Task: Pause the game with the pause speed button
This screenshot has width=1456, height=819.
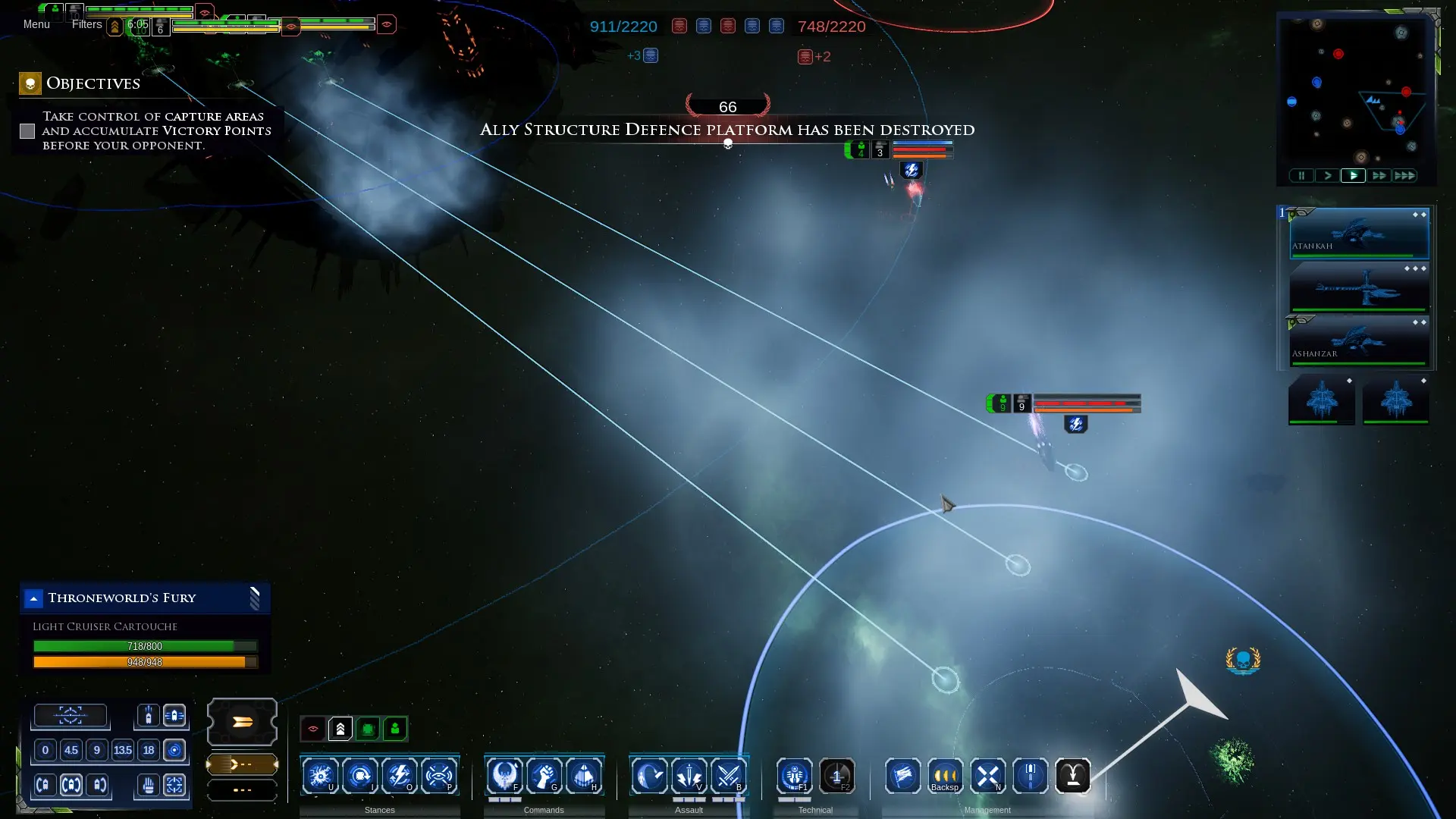Action: [1301, 176]
